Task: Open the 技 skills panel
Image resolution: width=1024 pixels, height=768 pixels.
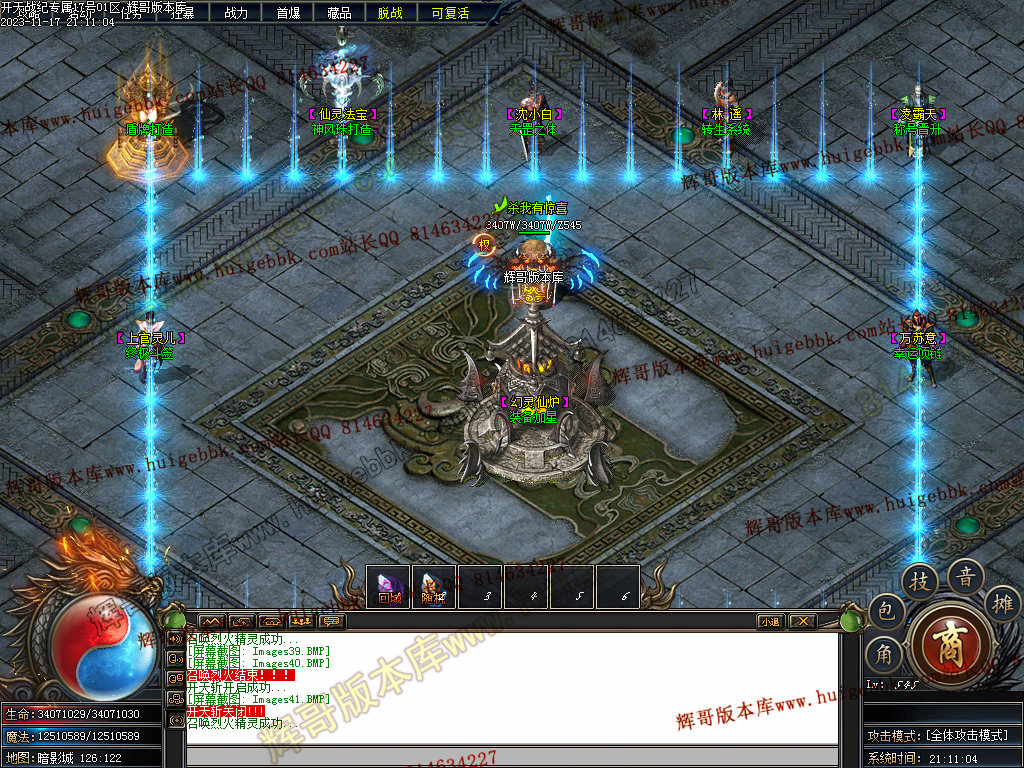Action: point(918,581)
